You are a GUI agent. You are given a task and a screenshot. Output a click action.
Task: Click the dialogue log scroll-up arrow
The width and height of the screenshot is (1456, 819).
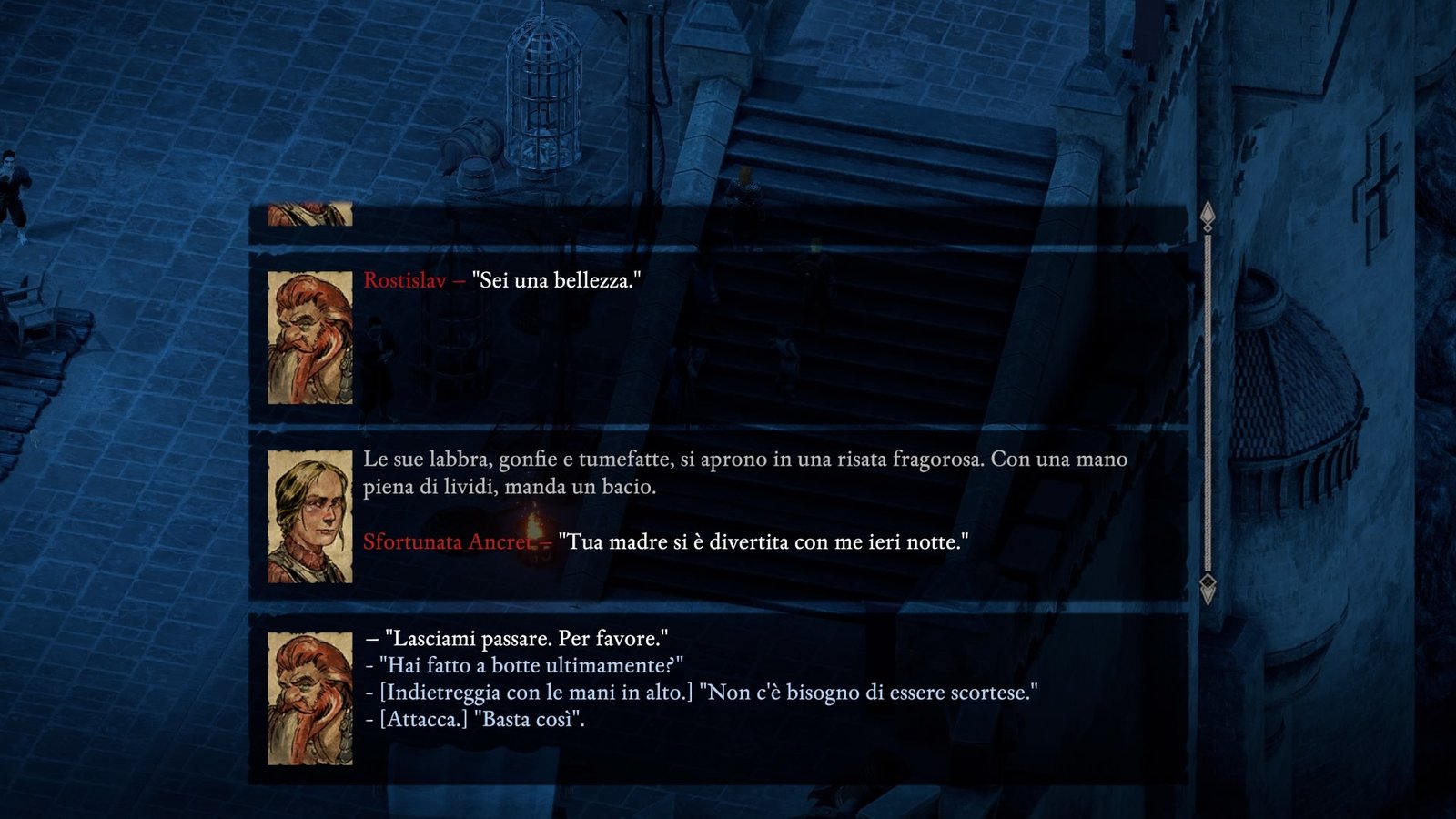point(1208,216)
